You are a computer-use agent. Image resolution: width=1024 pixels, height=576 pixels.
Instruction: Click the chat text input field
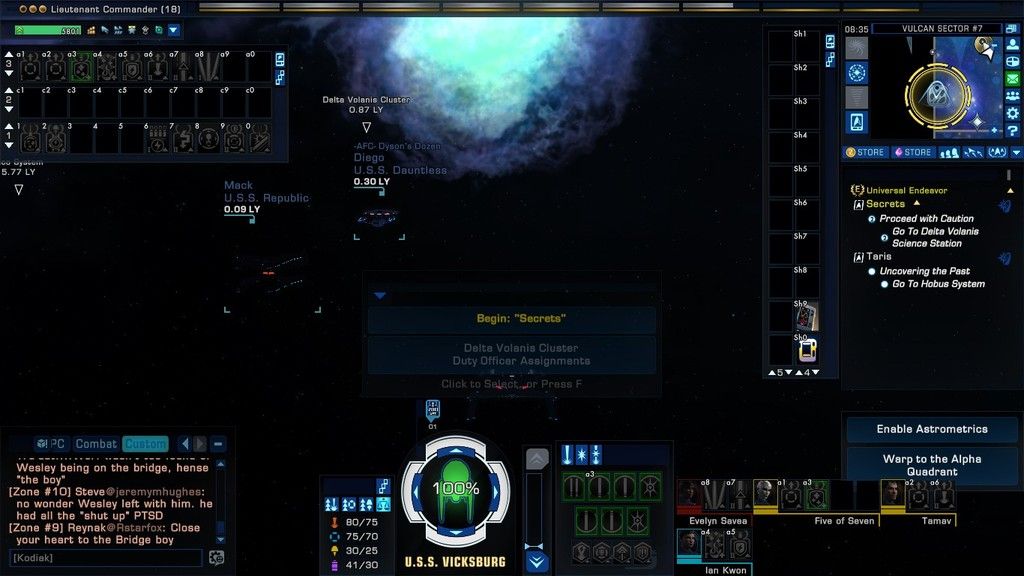[106, 557]
